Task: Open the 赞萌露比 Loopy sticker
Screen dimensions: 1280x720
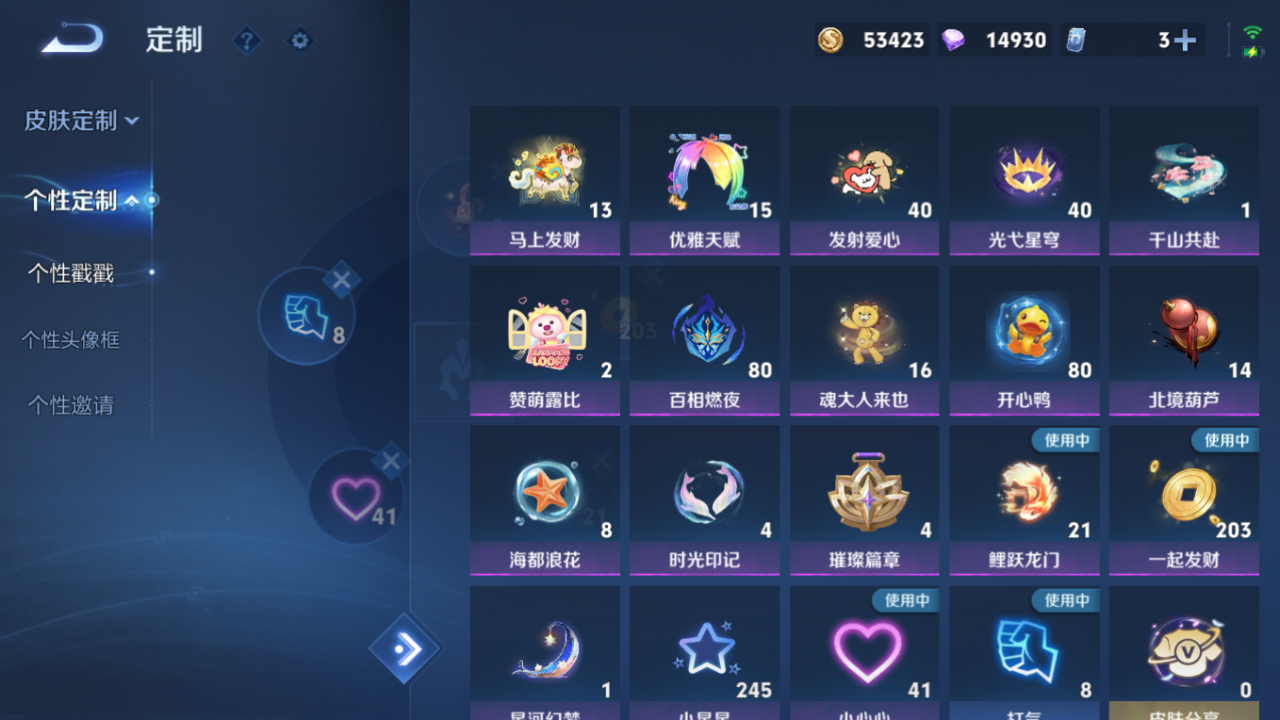Action: (x=544, y=340)
